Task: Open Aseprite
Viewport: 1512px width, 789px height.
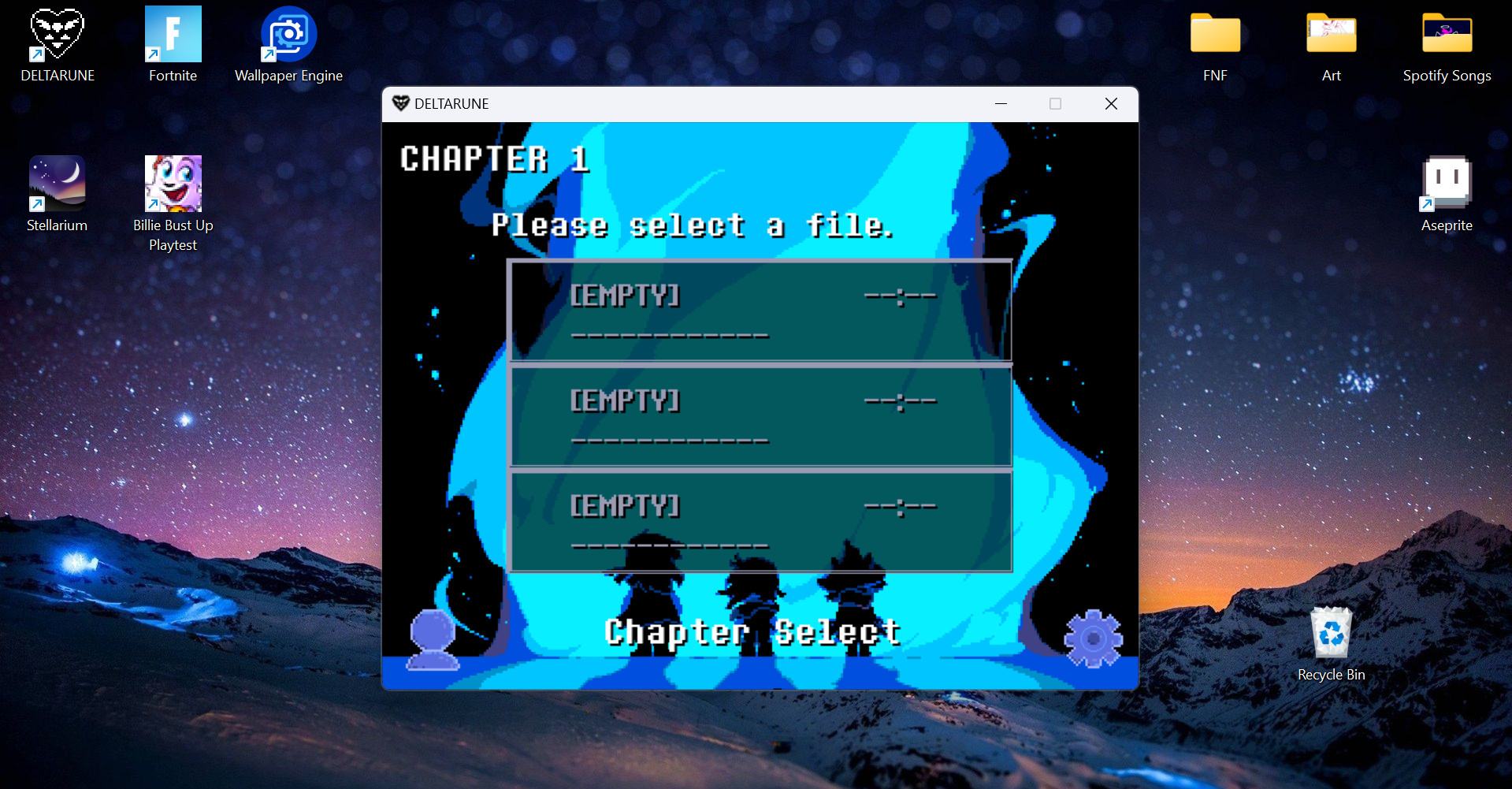Action: coord(1445,182)
